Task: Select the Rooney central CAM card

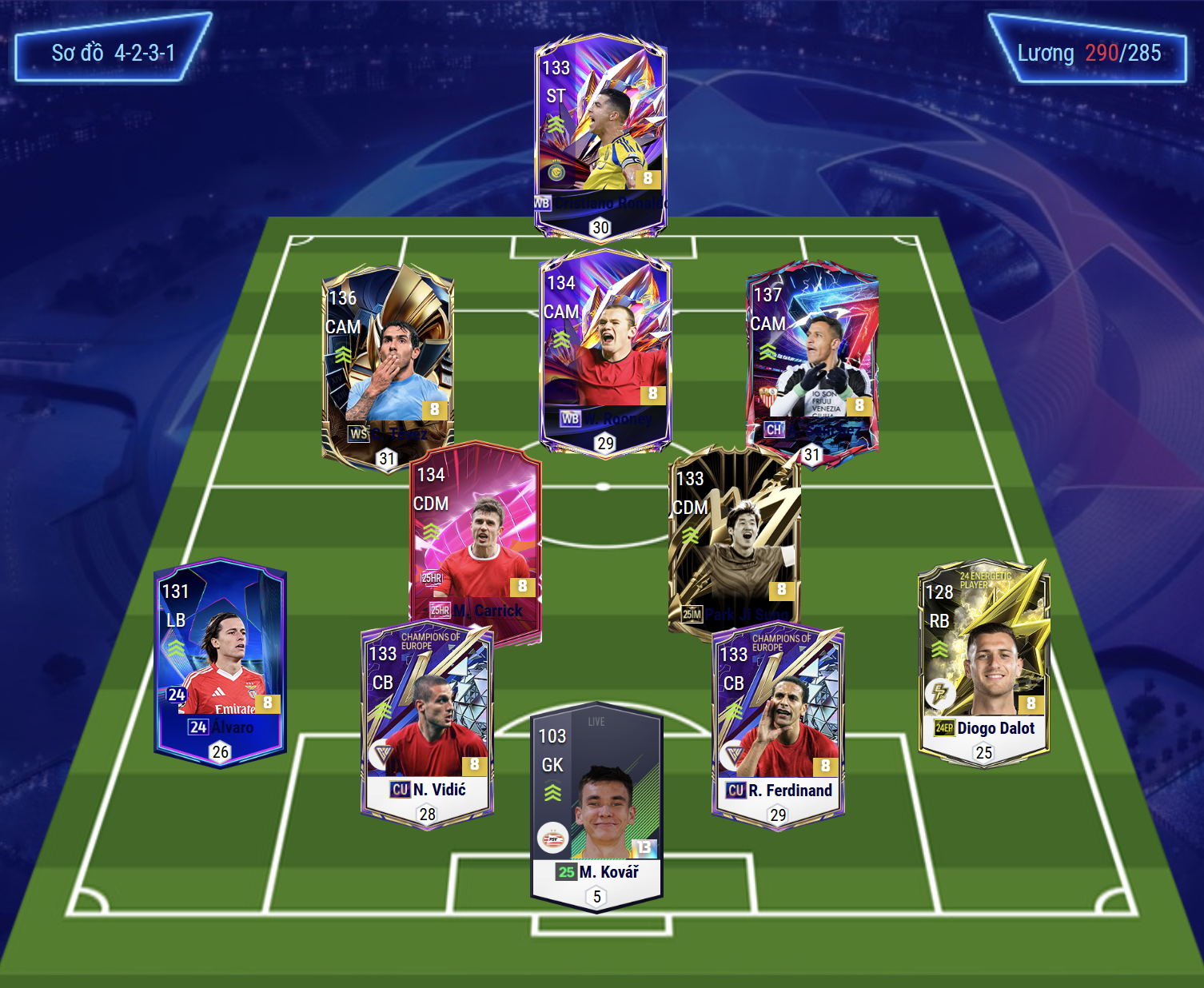Action: coord(605,352)
